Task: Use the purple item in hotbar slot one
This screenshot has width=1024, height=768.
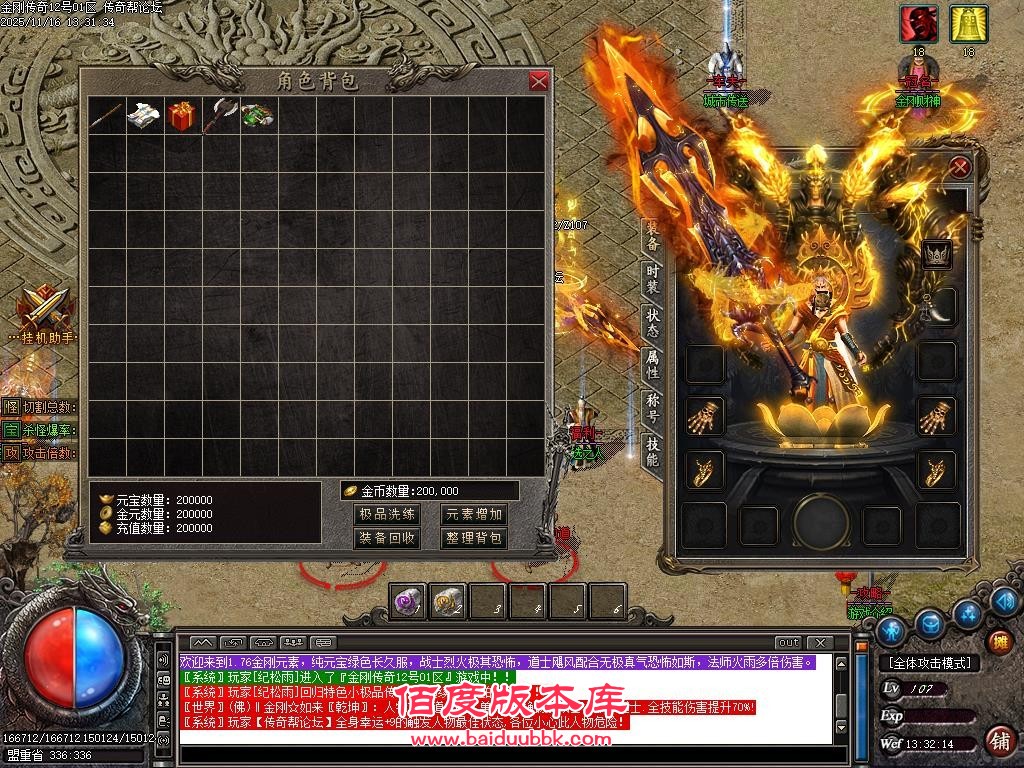Action: [407, 601]
